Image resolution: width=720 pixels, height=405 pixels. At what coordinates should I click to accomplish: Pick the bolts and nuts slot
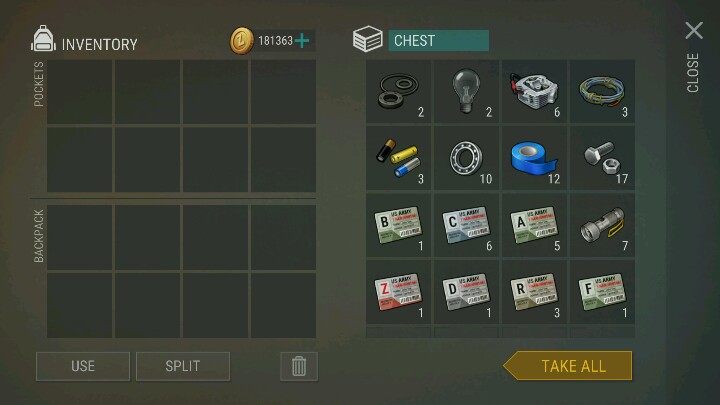pyautogui.click(x=602, y=158)
